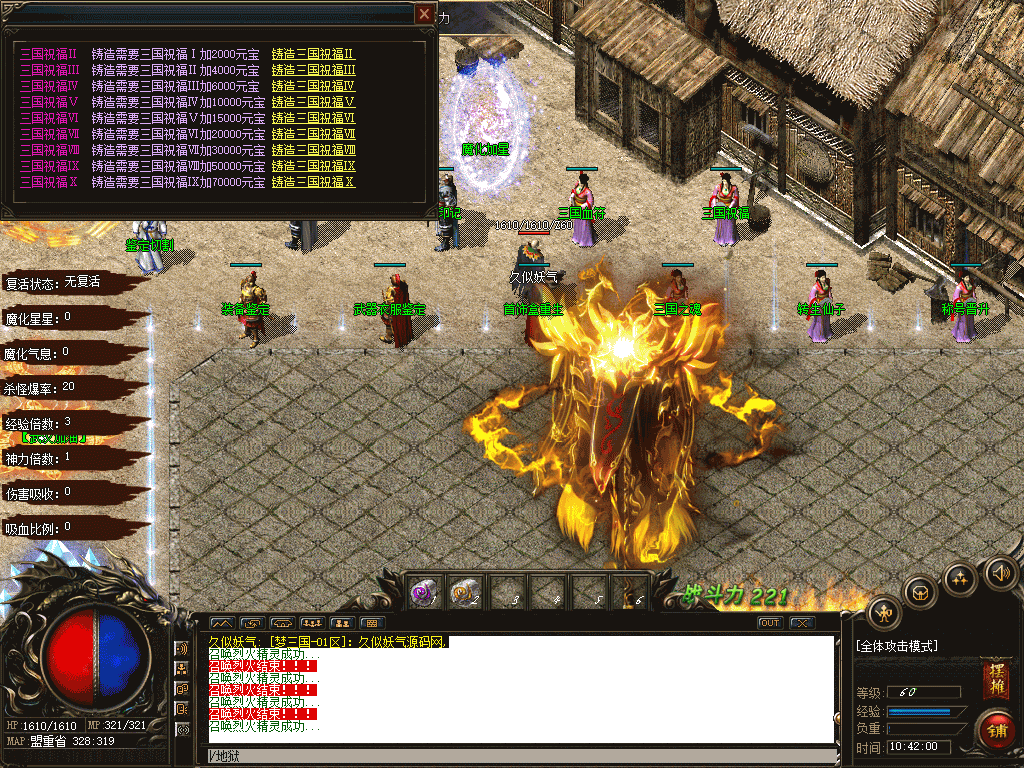
Task: Select the topmost chat channel side icon
Action: [183, 650]
